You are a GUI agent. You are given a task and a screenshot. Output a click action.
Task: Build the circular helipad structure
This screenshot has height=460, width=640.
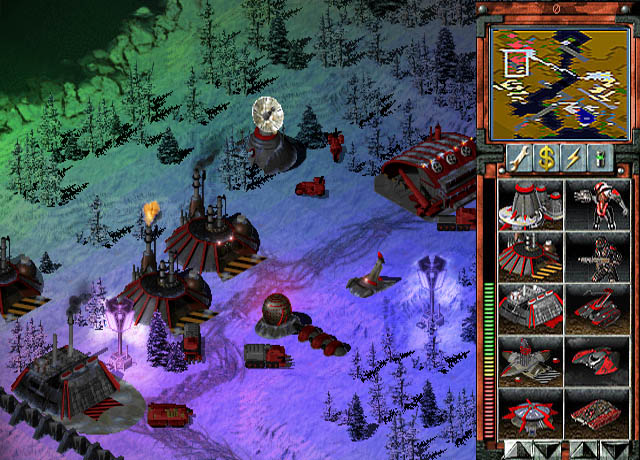click(x=530, y=412)
